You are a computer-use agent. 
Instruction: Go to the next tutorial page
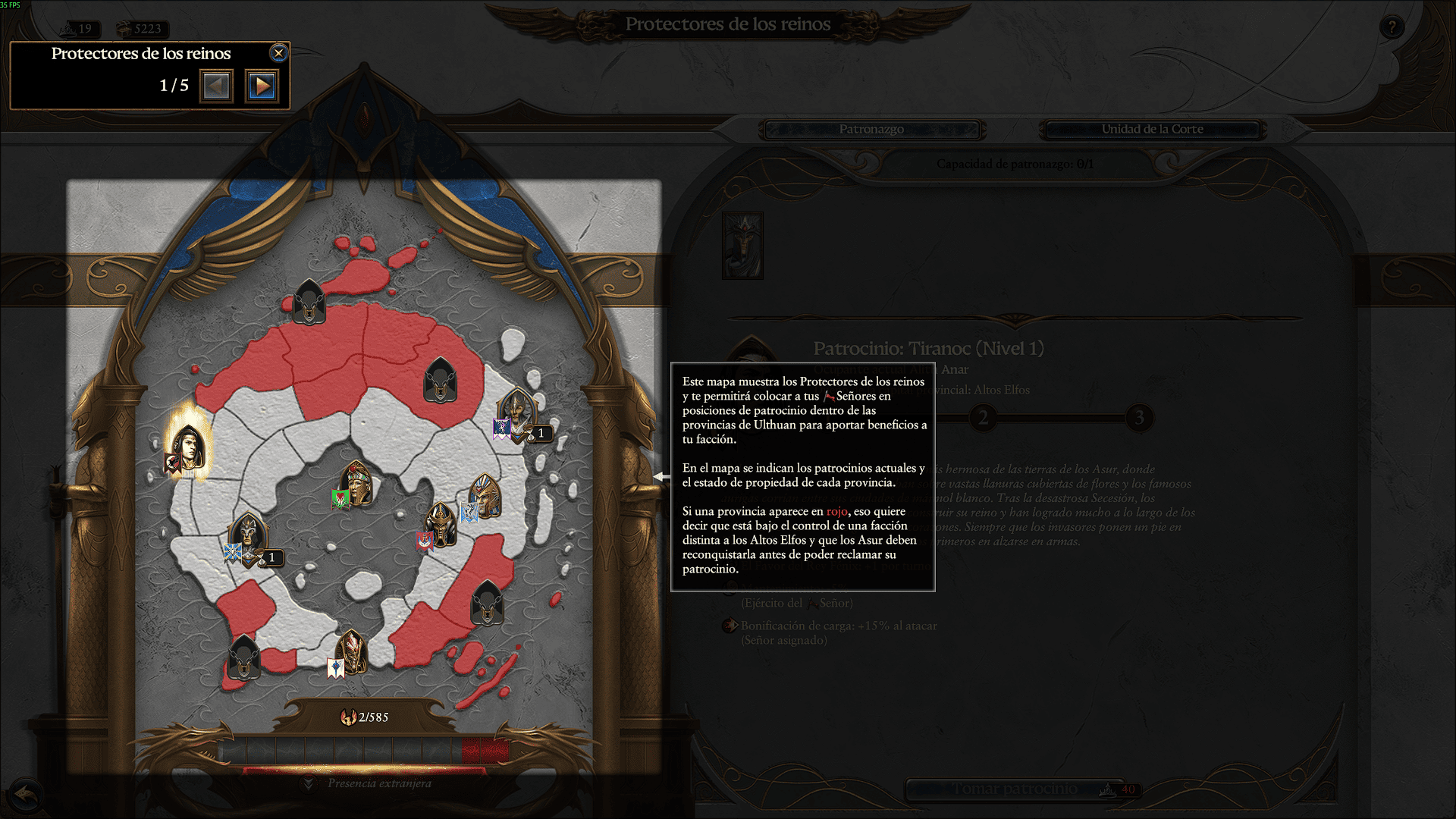[x=262, y=86]
